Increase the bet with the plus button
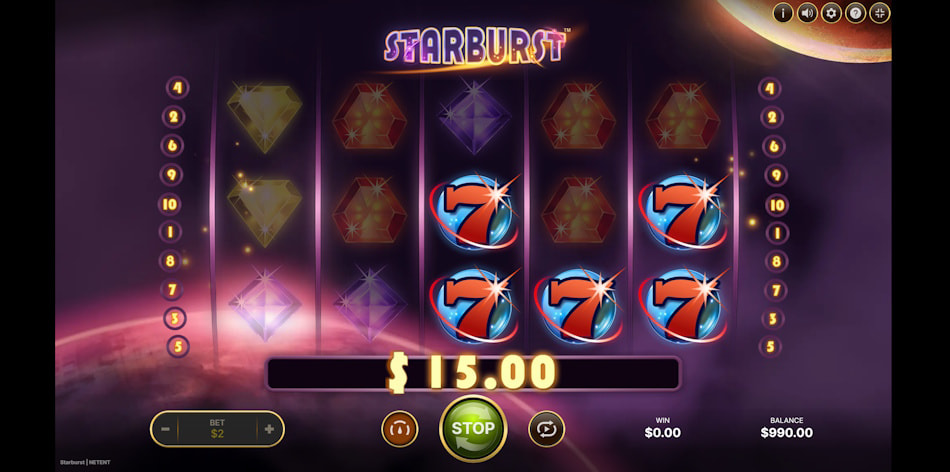 (268, 429)
